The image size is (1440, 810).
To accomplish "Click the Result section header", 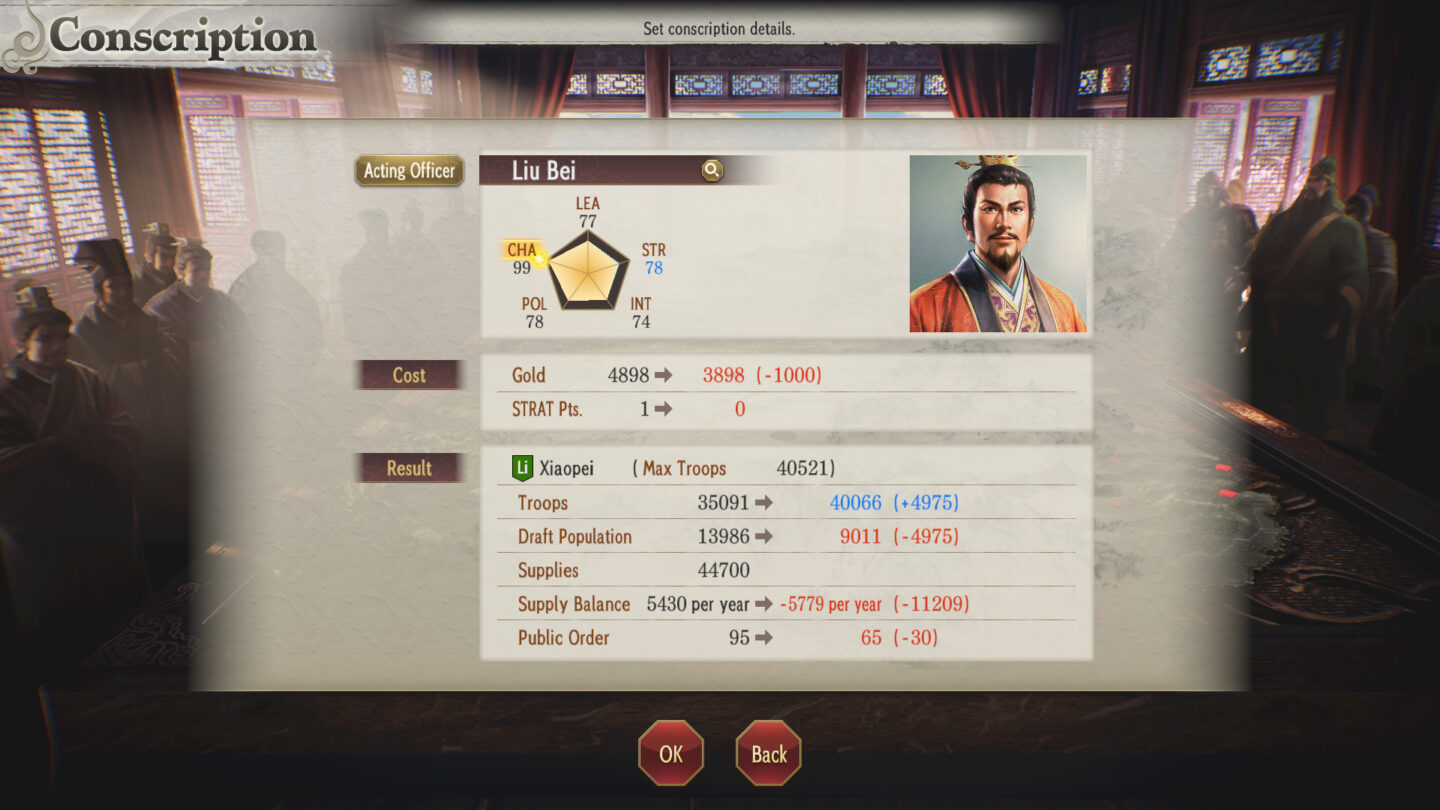I will pos(409,467).
